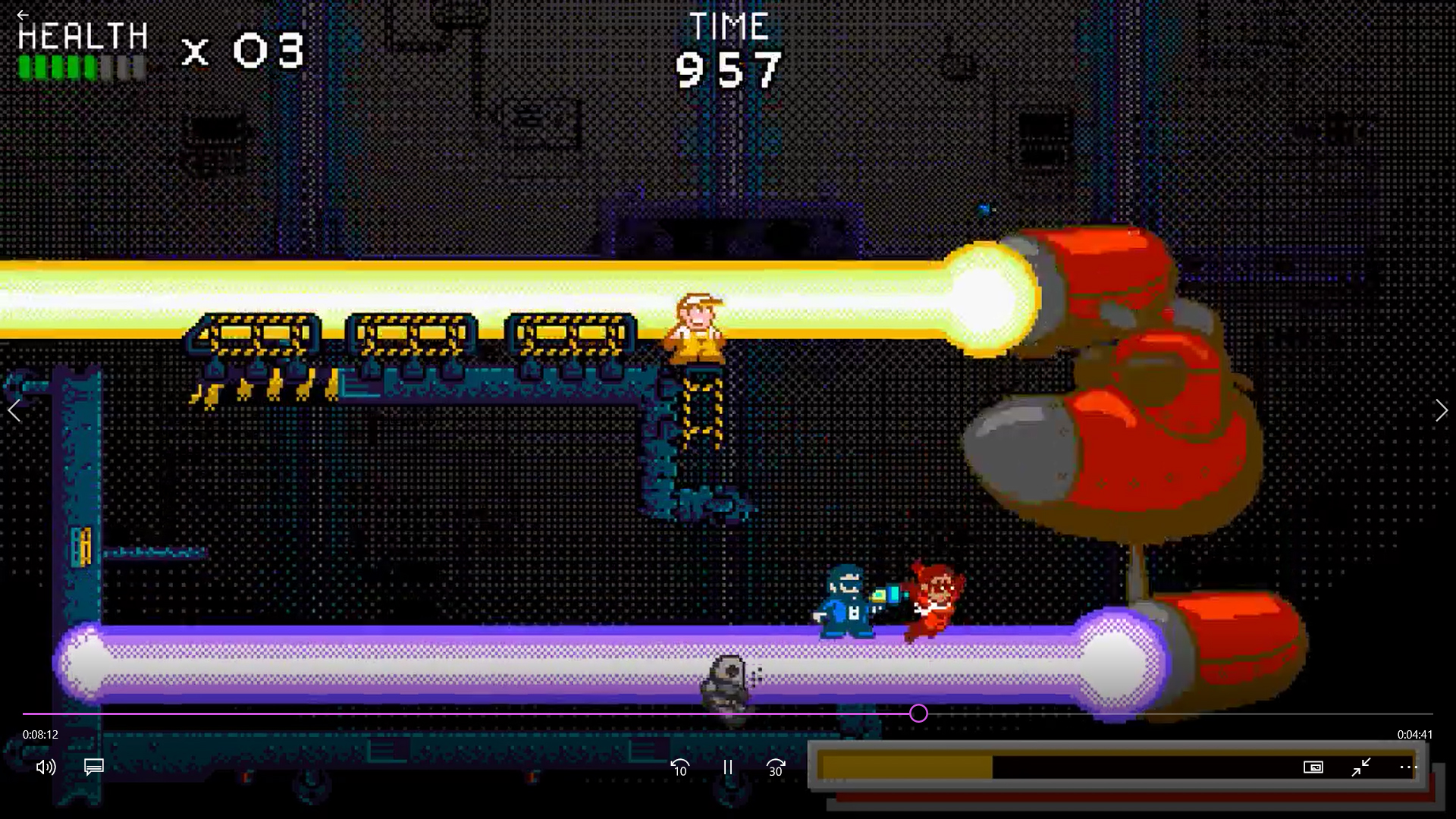The width and height of the screenshot is (1456, 819).
Task: Seek using the pink progress bar
Action: (x=455, y=714)
